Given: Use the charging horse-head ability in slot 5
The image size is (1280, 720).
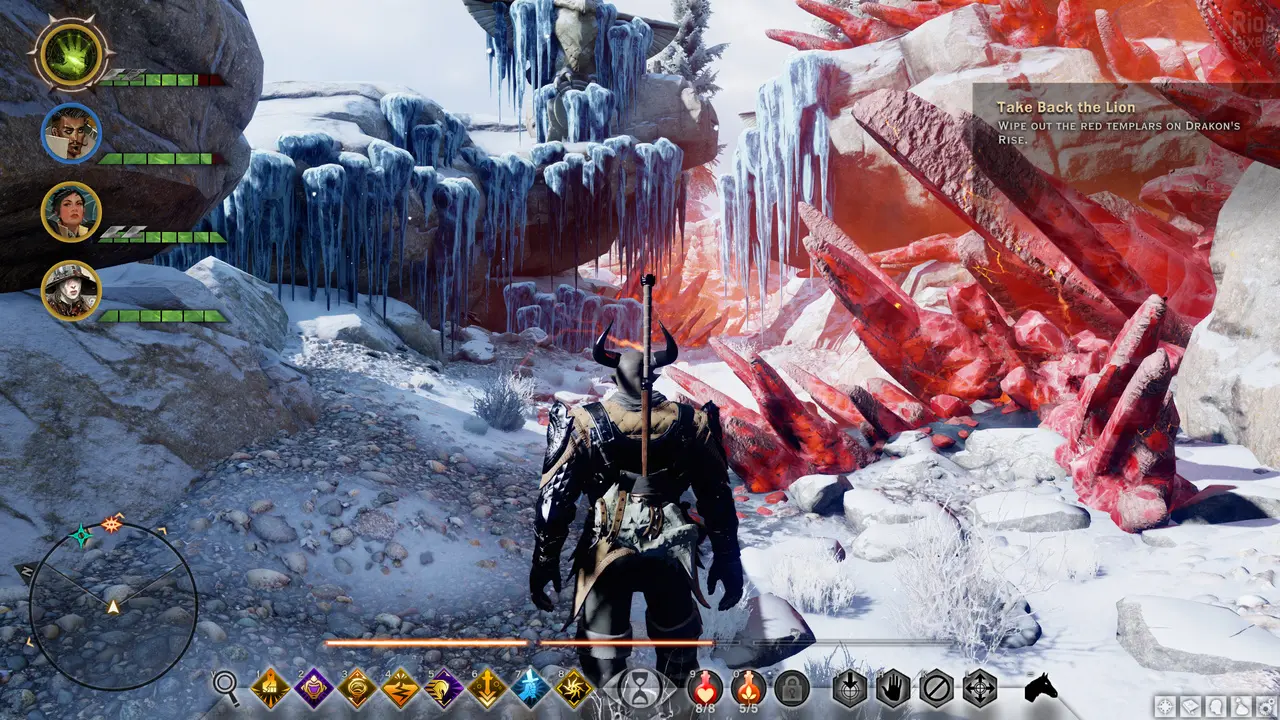Looking at the screenshot, I should [x=444, y=688].
